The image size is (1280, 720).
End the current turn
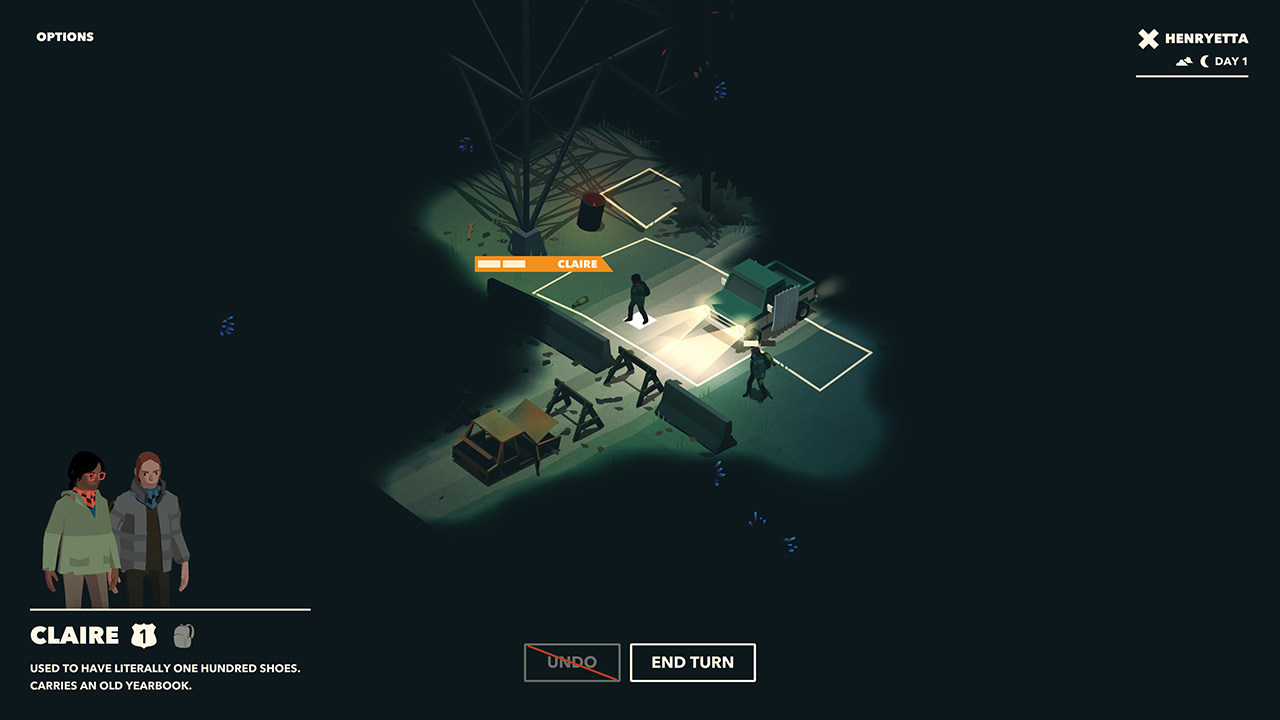pos(692,662)
